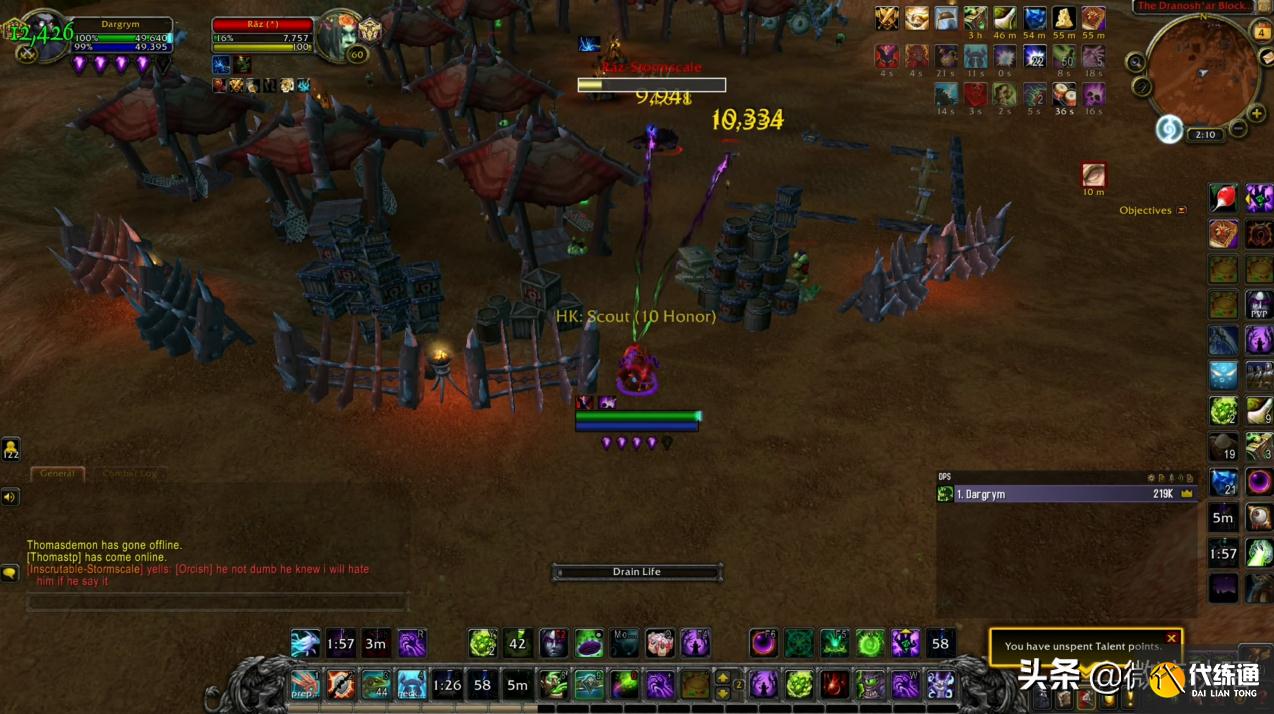Screen dimensions: 1274x714
Task: Click Dargrym's player portrait frame
Action: 43,36
